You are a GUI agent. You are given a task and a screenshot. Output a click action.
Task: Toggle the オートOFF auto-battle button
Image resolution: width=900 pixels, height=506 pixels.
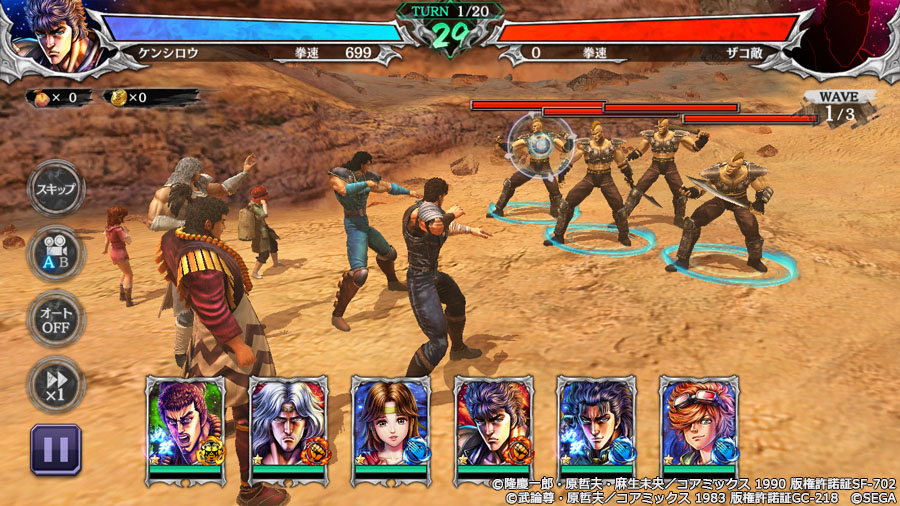(56, 319)
